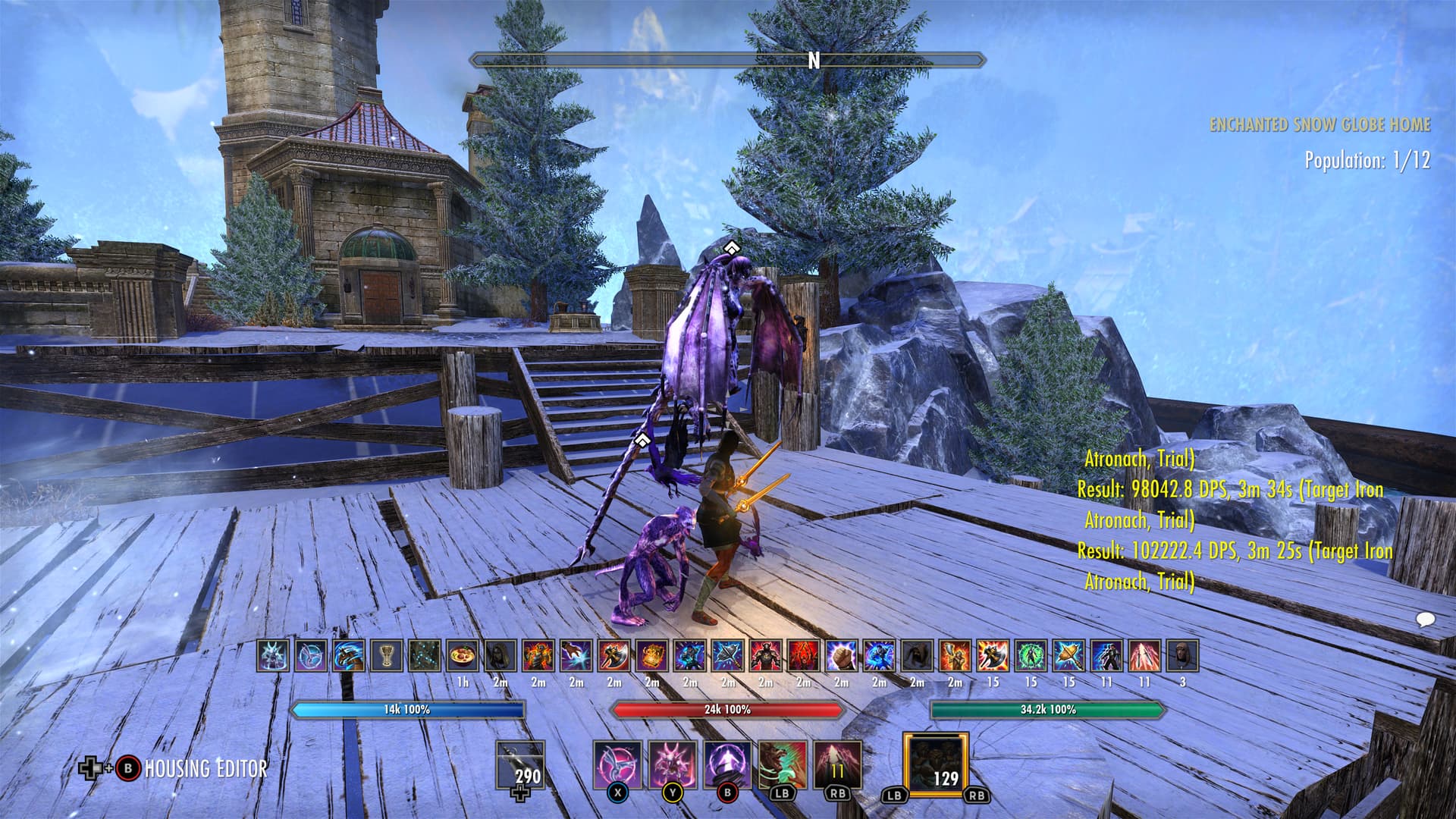Activate the purple glowing figure ward ability
1456x819 pixels.
(727, 764)
